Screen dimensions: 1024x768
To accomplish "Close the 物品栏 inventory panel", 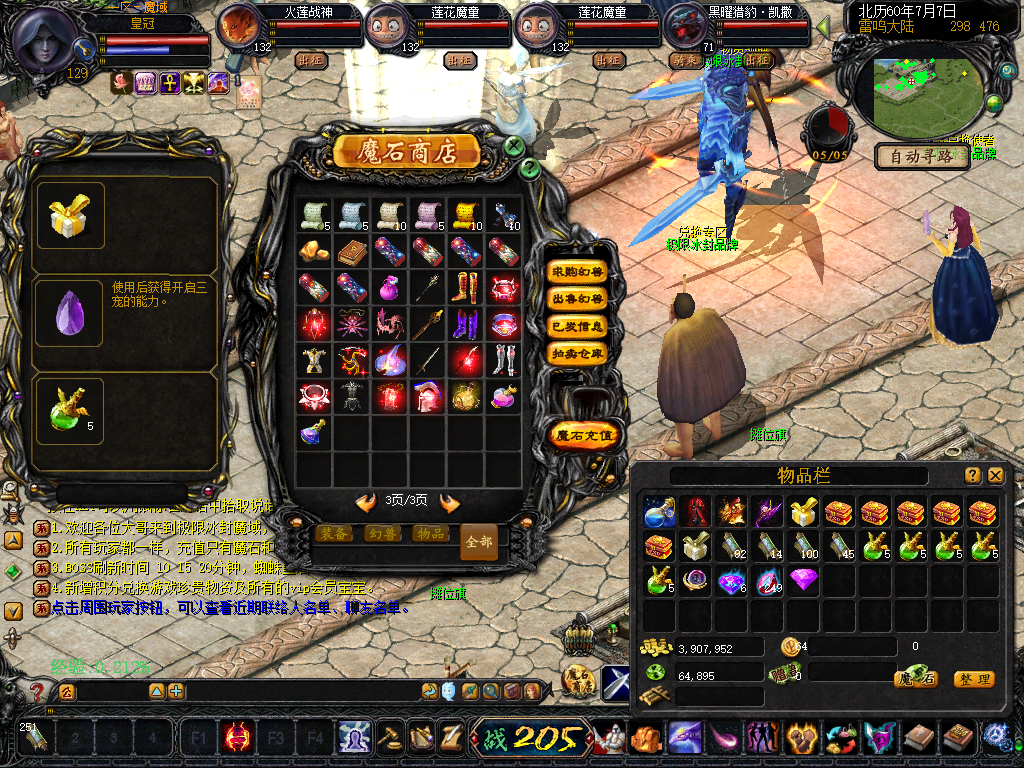I will coord(996,476).
